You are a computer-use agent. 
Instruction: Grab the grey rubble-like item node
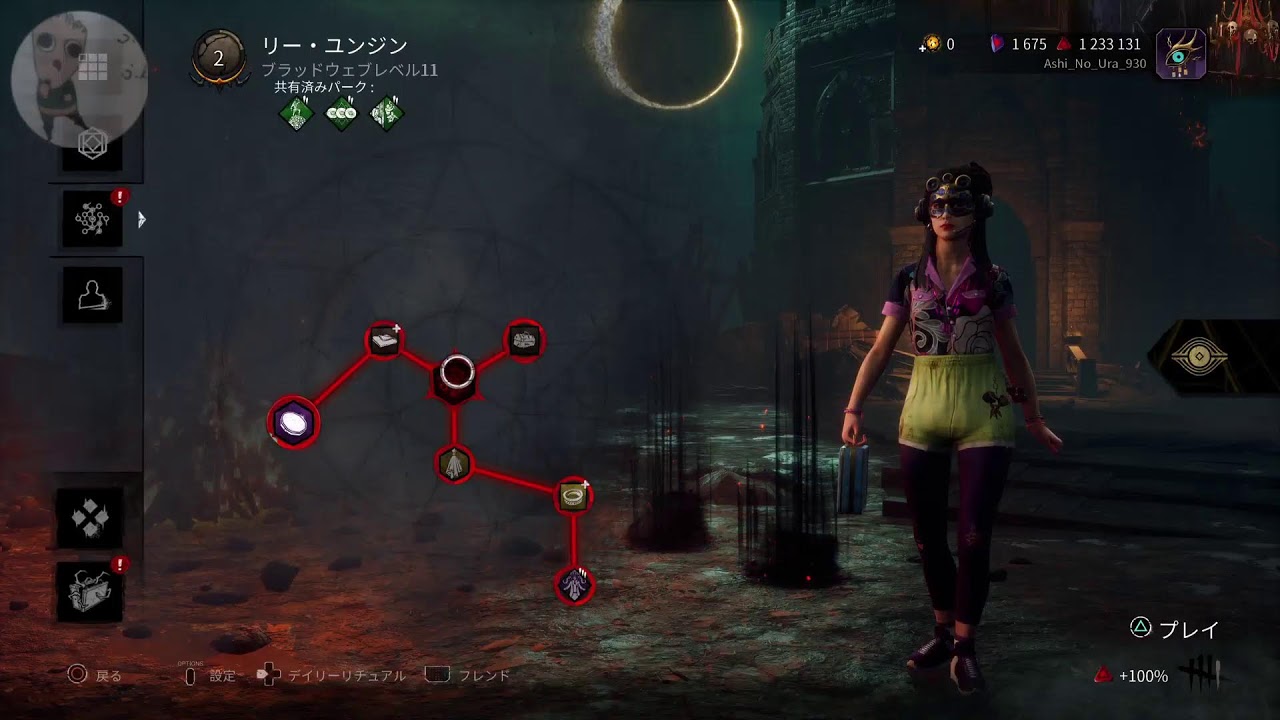coord(524,341)
